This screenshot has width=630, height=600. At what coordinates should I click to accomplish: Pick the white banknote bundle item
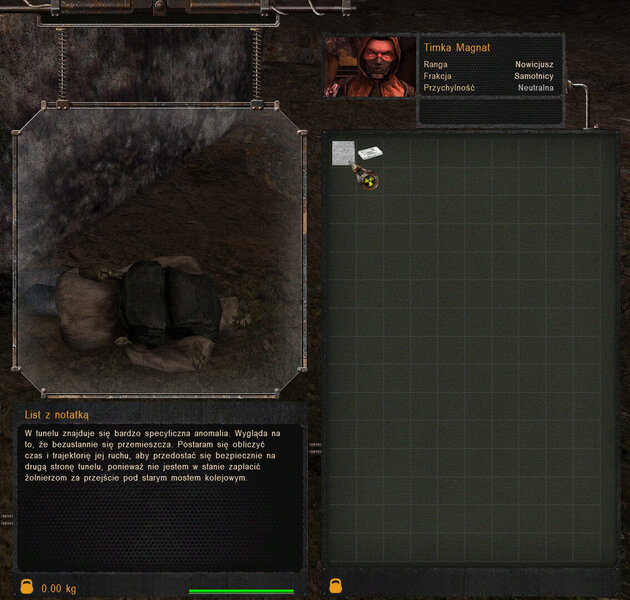(371, 152)
